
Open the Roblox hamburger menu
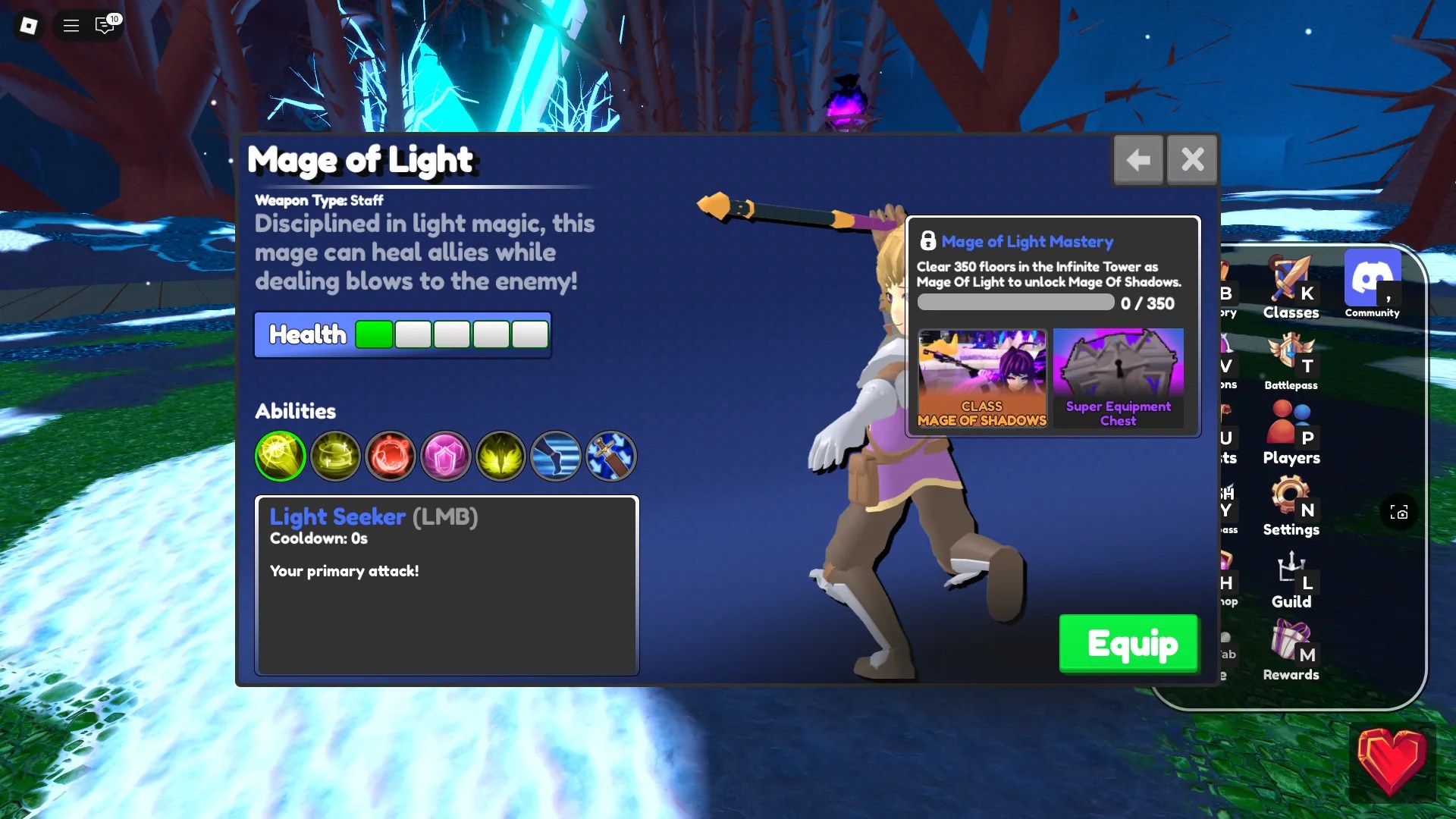(71, 25)
